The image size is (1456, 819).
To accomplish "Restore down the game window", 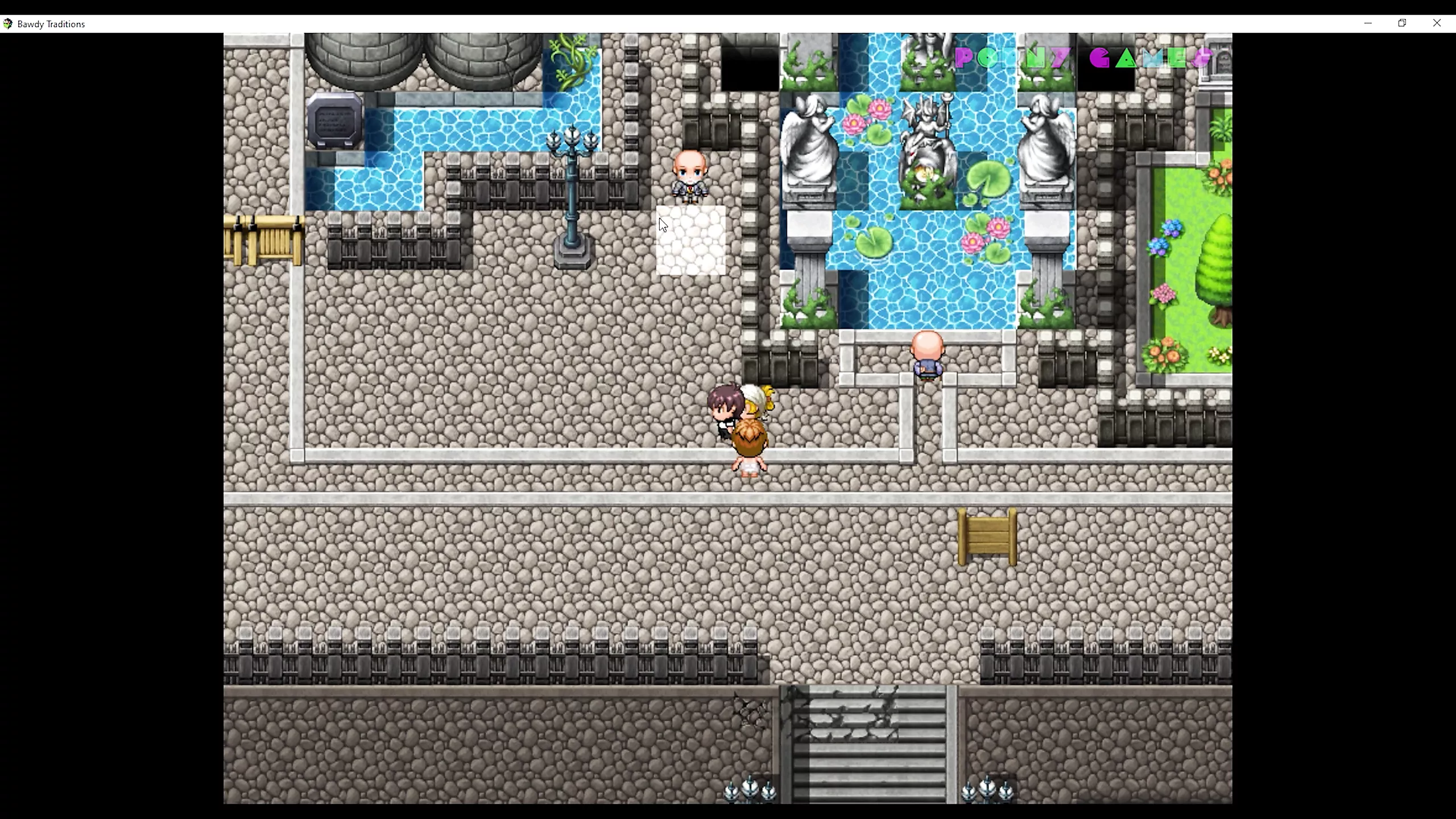I will (1402, 23).
